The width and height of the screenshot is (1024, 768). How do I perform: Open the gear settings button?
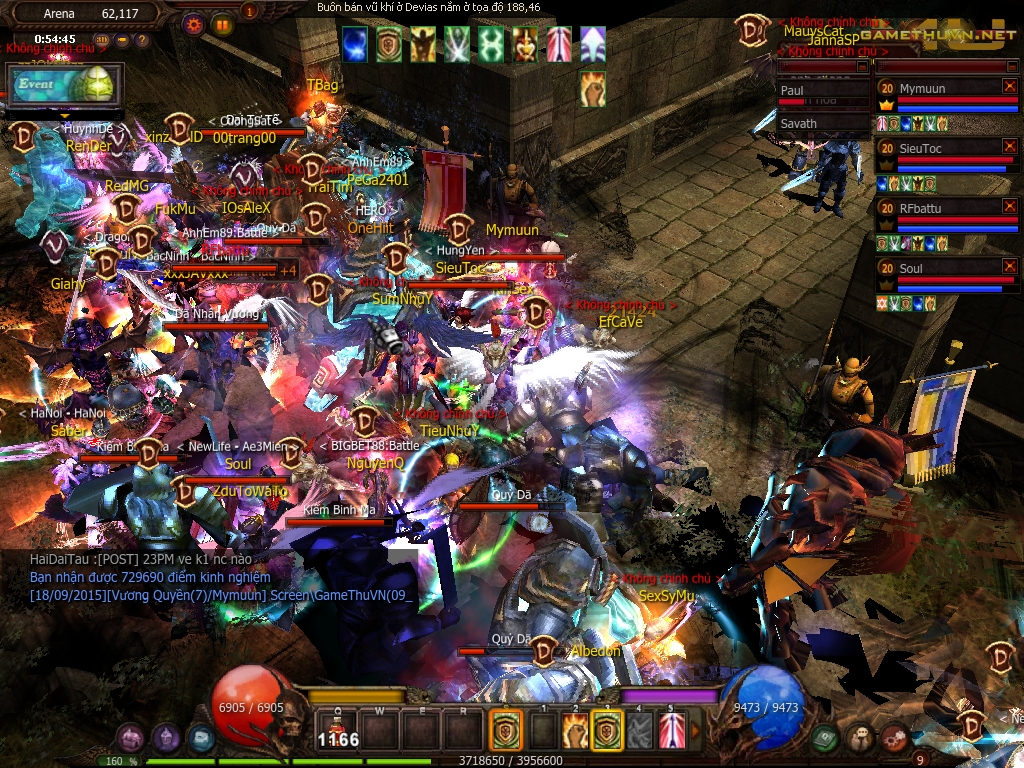tap(194, 23)
